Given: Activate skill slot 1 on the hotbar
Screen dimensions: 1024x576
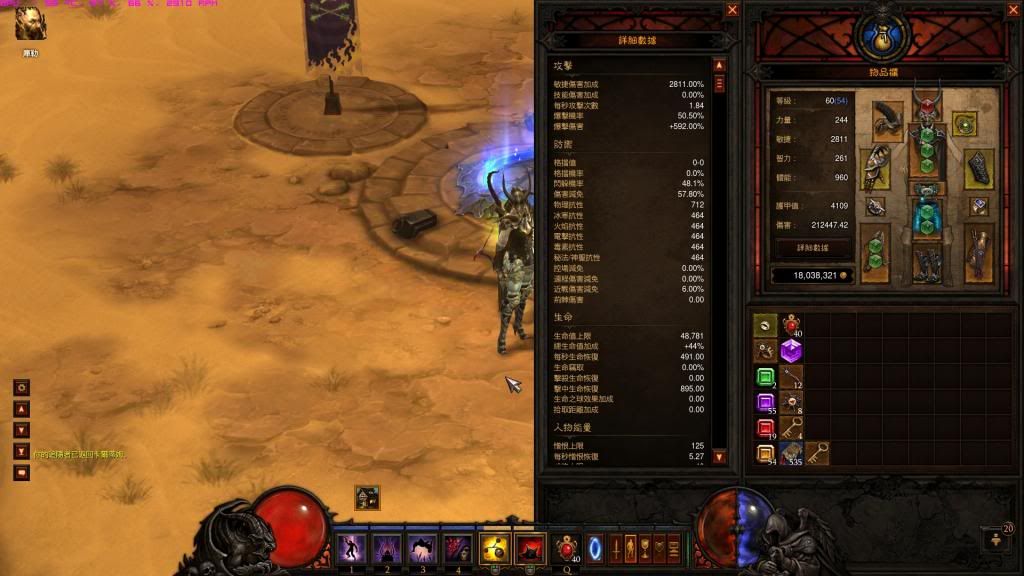Looking at the screenshot, I should tap(351, 548).
